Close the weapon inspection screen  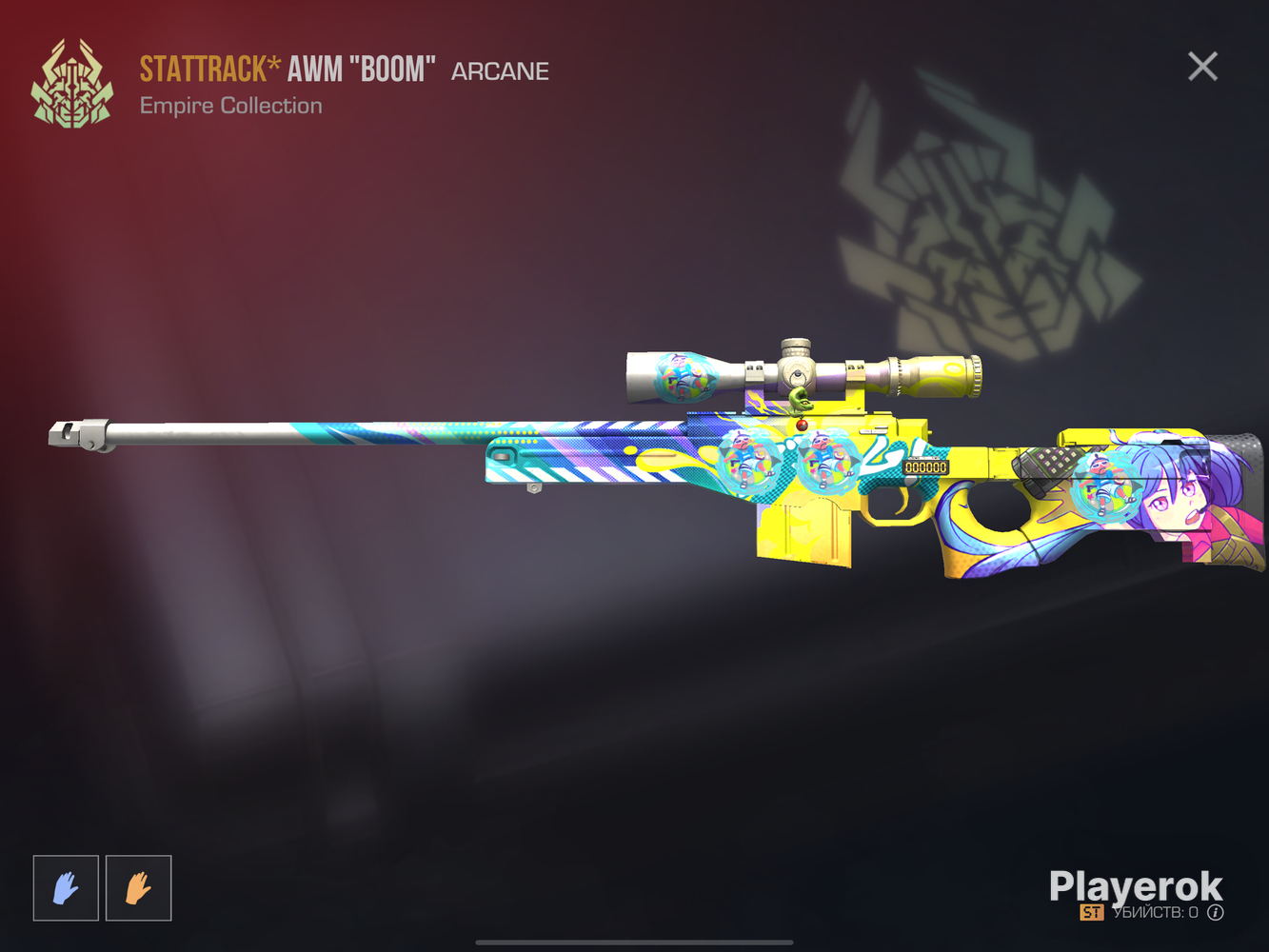tap(1202, 67)
